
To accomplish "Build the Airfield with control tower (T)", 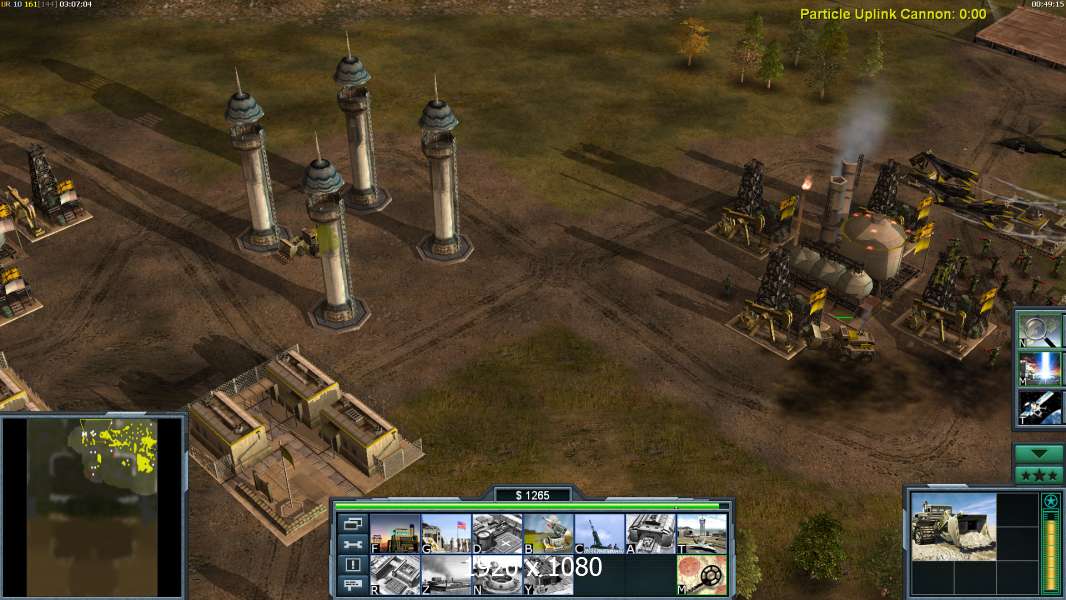I will point(701,534).
